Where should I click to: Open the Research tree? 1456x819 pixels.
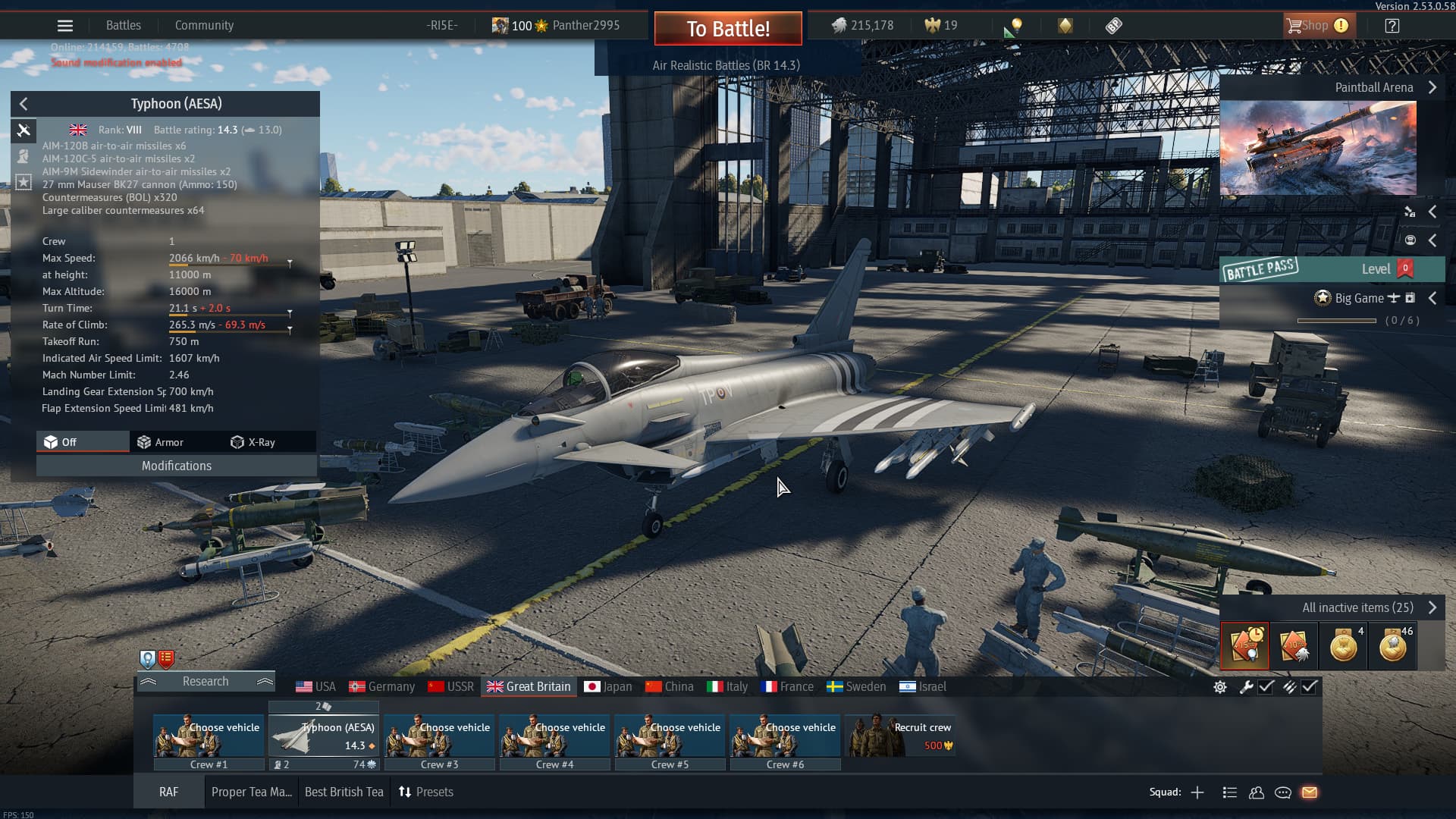[205, 681]
